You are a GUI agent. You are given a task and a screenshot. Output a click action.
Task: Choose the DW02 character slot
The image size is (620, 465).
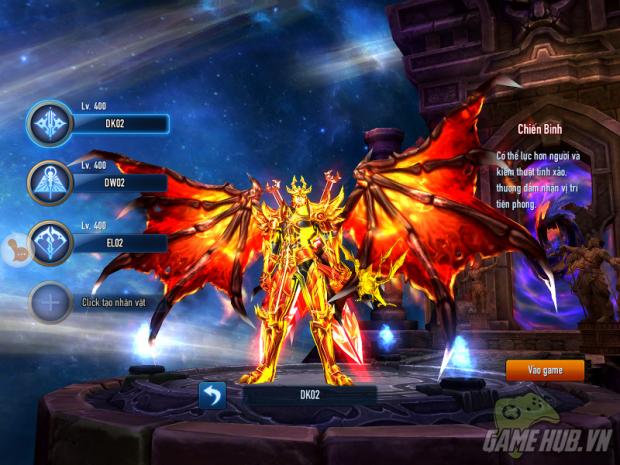[x=50, y=183]
